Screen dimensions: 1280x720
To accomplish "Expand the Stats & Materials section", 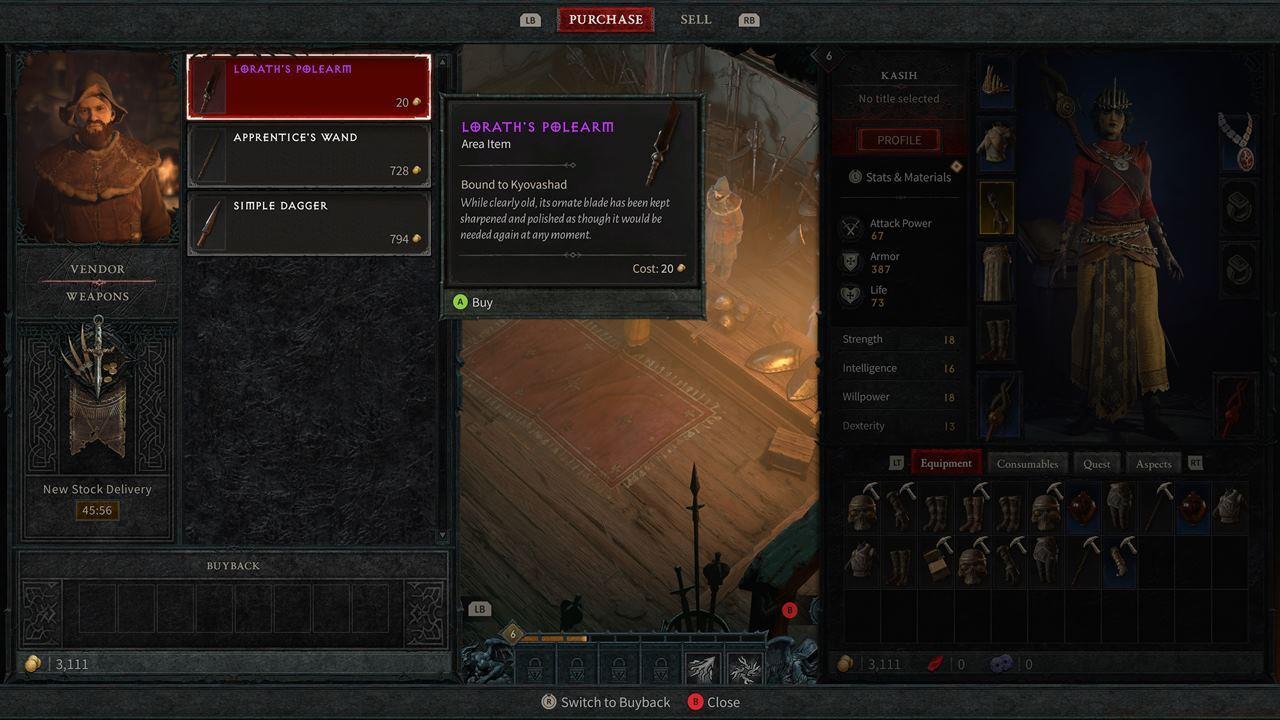I will pyautogui.click(x=898, y=177).
